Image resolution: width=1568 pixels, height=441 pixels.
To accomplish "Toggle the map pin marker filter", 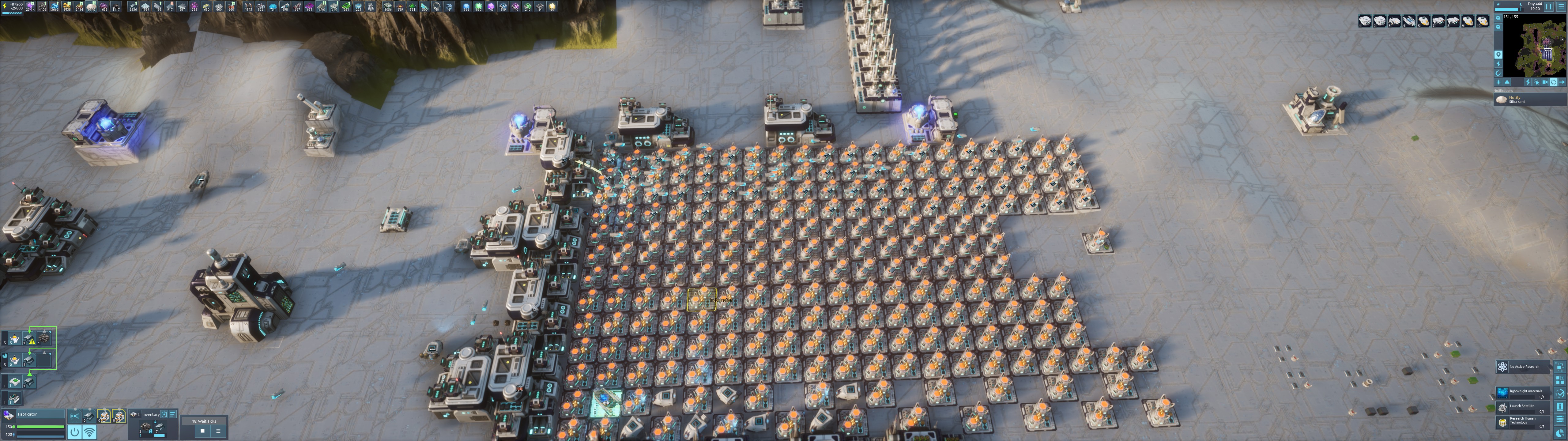I will [1498, 55].
